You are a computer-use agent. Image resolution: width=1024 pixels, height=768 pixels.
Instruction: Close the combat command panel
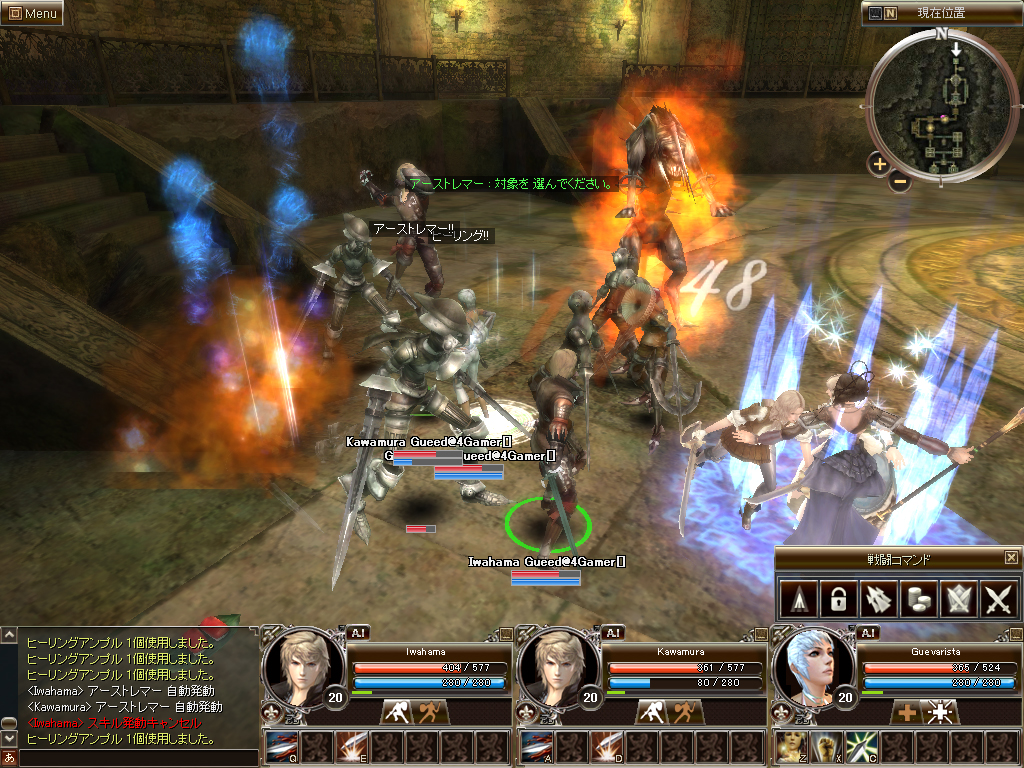(x=1011, y=558)
